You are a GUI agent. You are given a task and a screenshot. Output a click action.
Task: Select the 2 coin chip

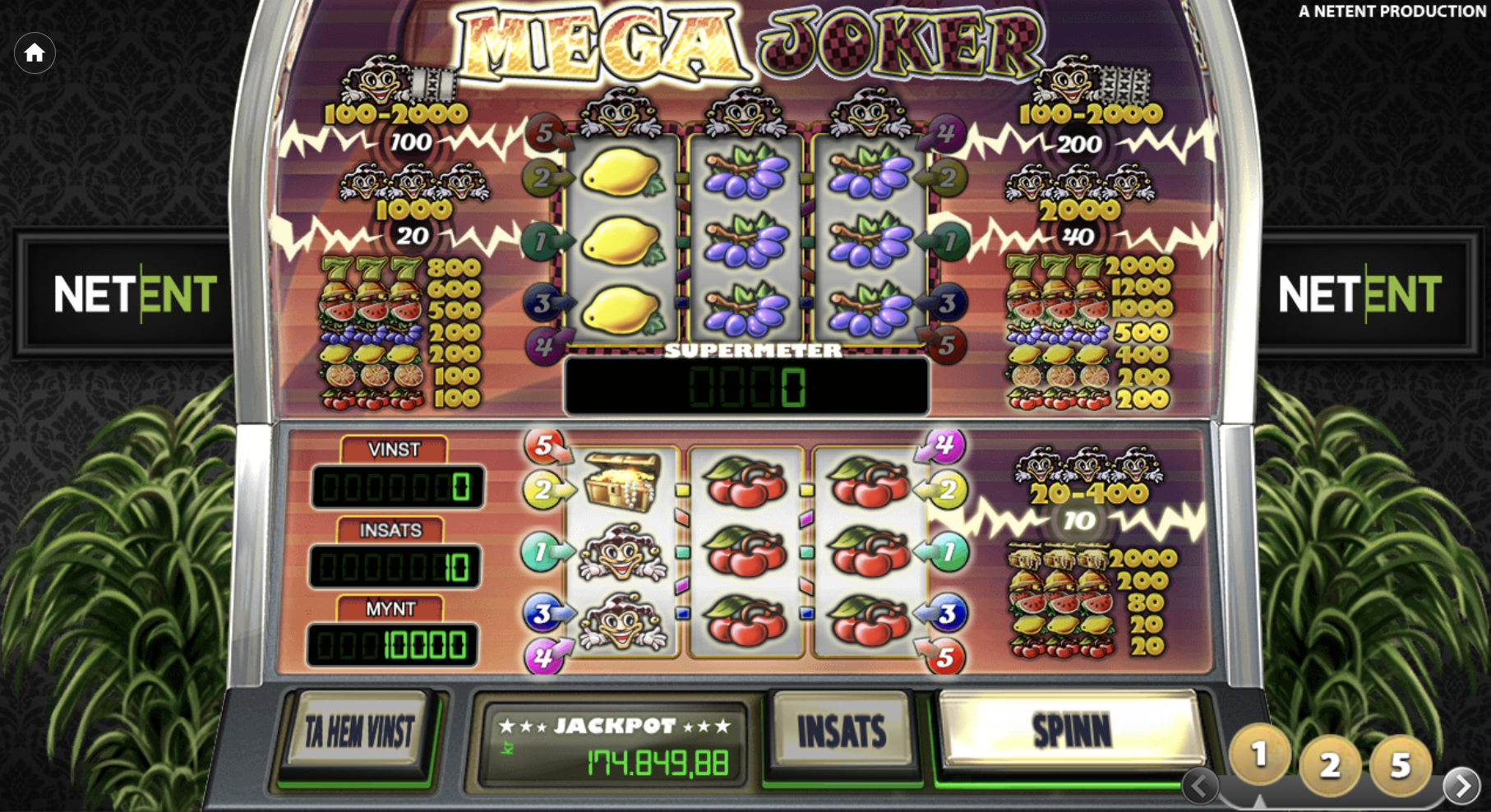click(x=1329, y=765)
